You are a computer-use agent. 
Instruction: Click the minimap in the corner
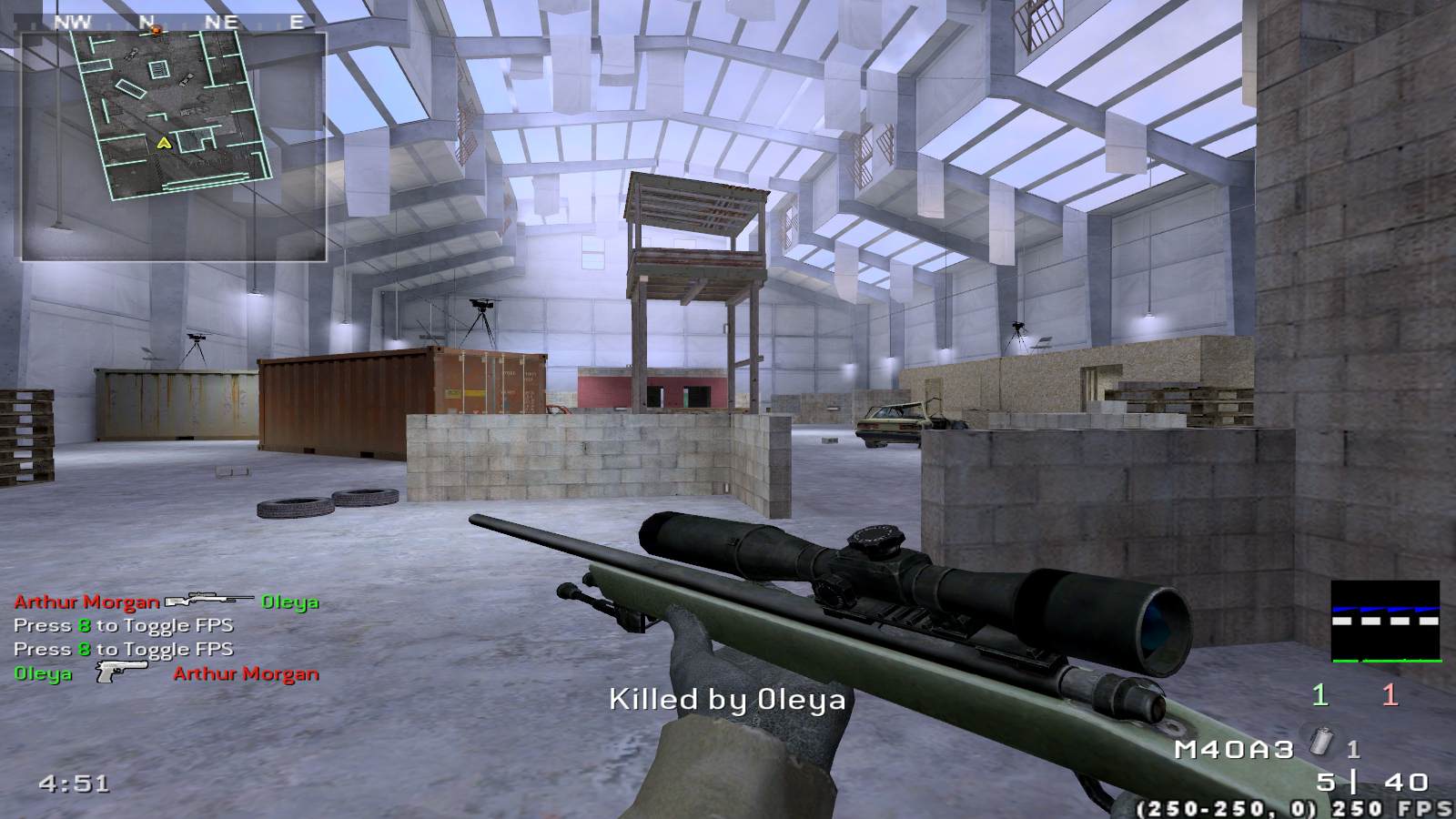click(x=174, y=146)
